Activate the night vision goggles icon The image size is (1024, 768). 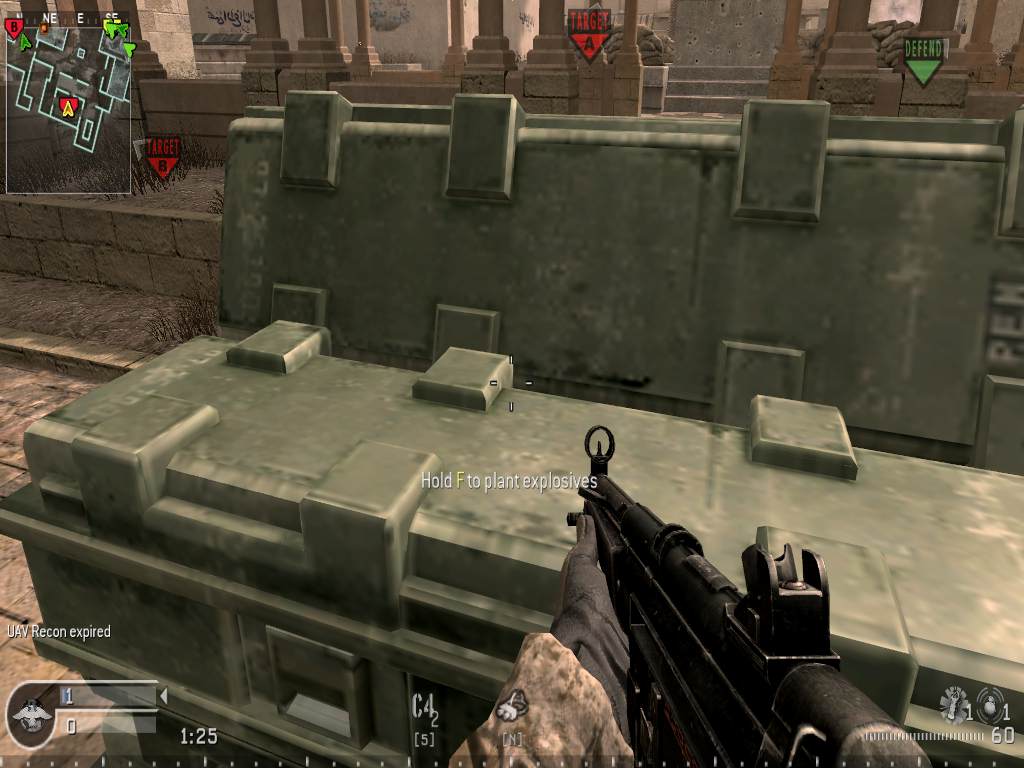[513, 706]
